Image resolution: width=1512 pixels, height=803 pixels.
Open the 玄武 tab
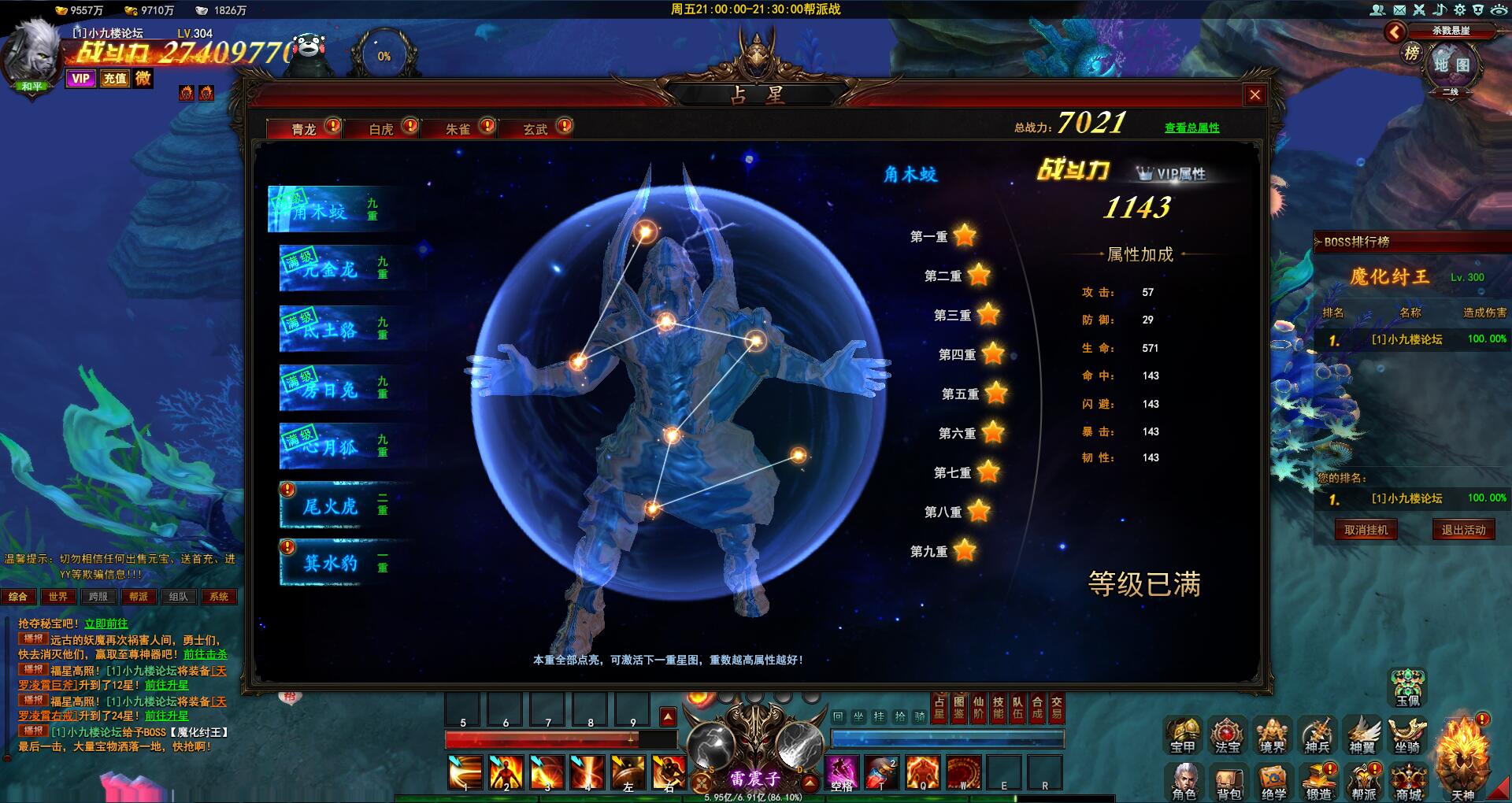click(535, 129)
